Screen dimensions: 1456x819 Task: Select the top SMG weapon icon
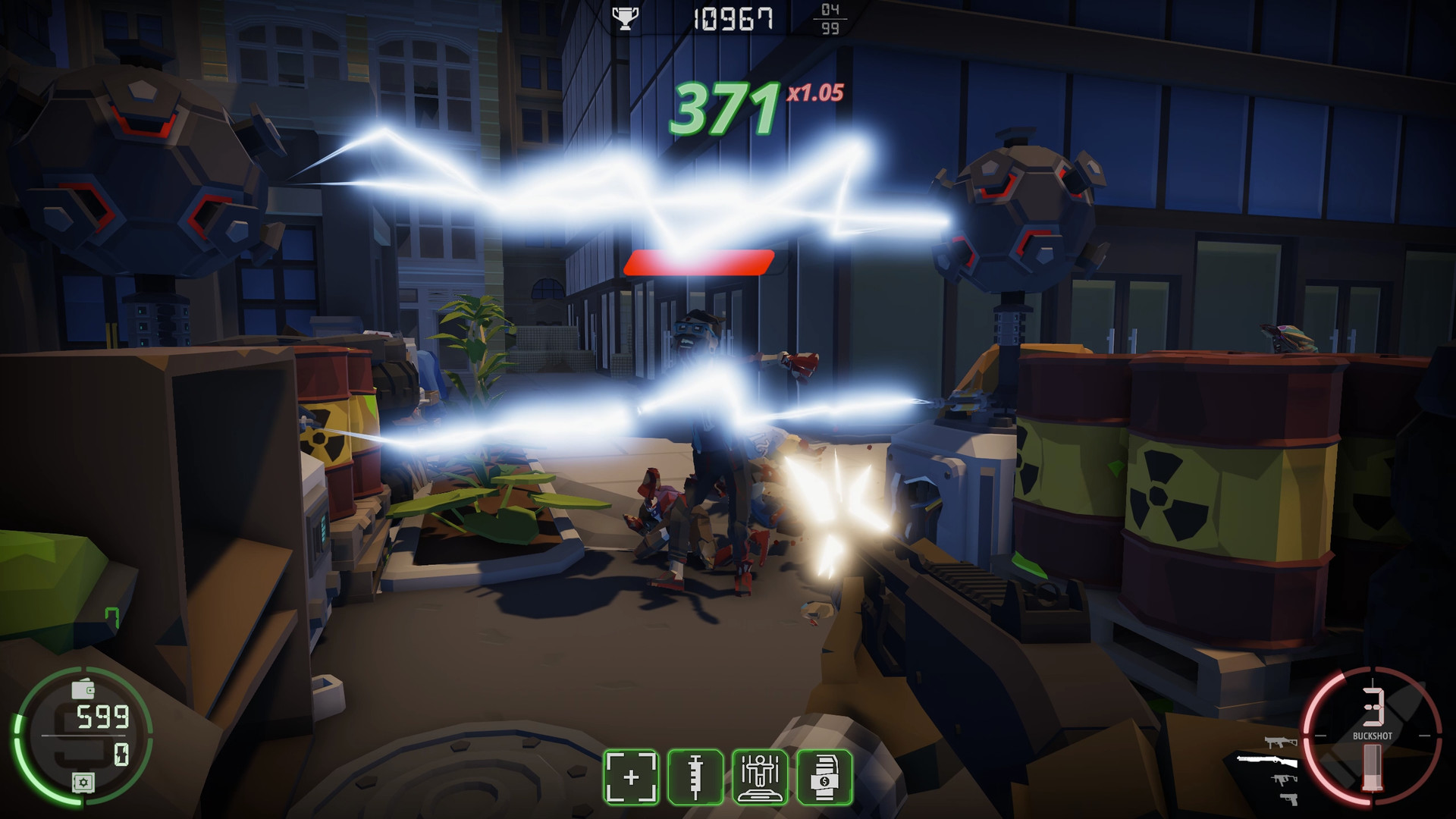pos(1282,742)
